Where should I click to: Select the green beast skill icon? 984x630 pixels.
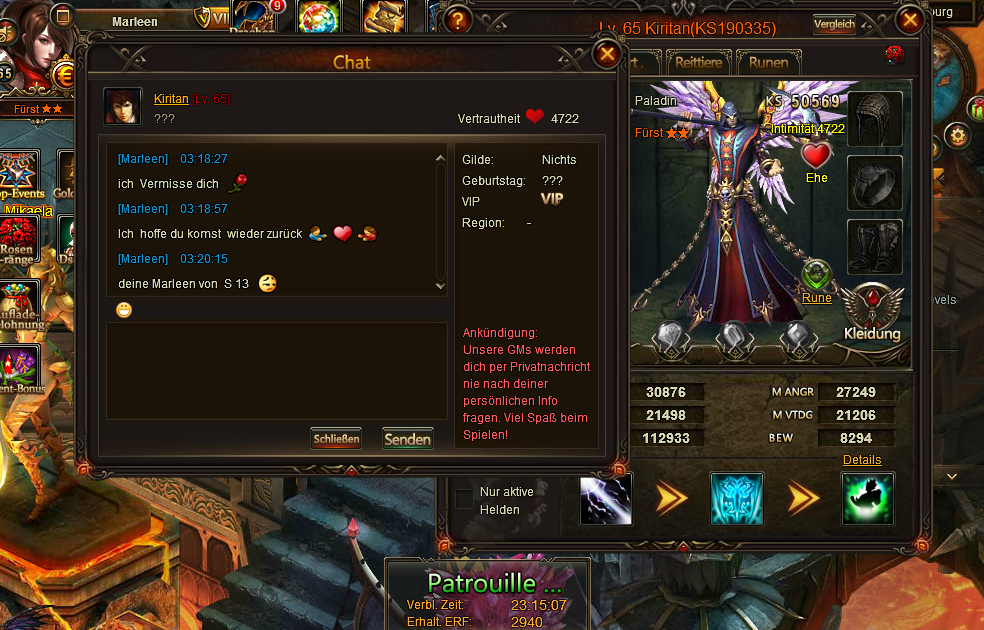[868, 499]
